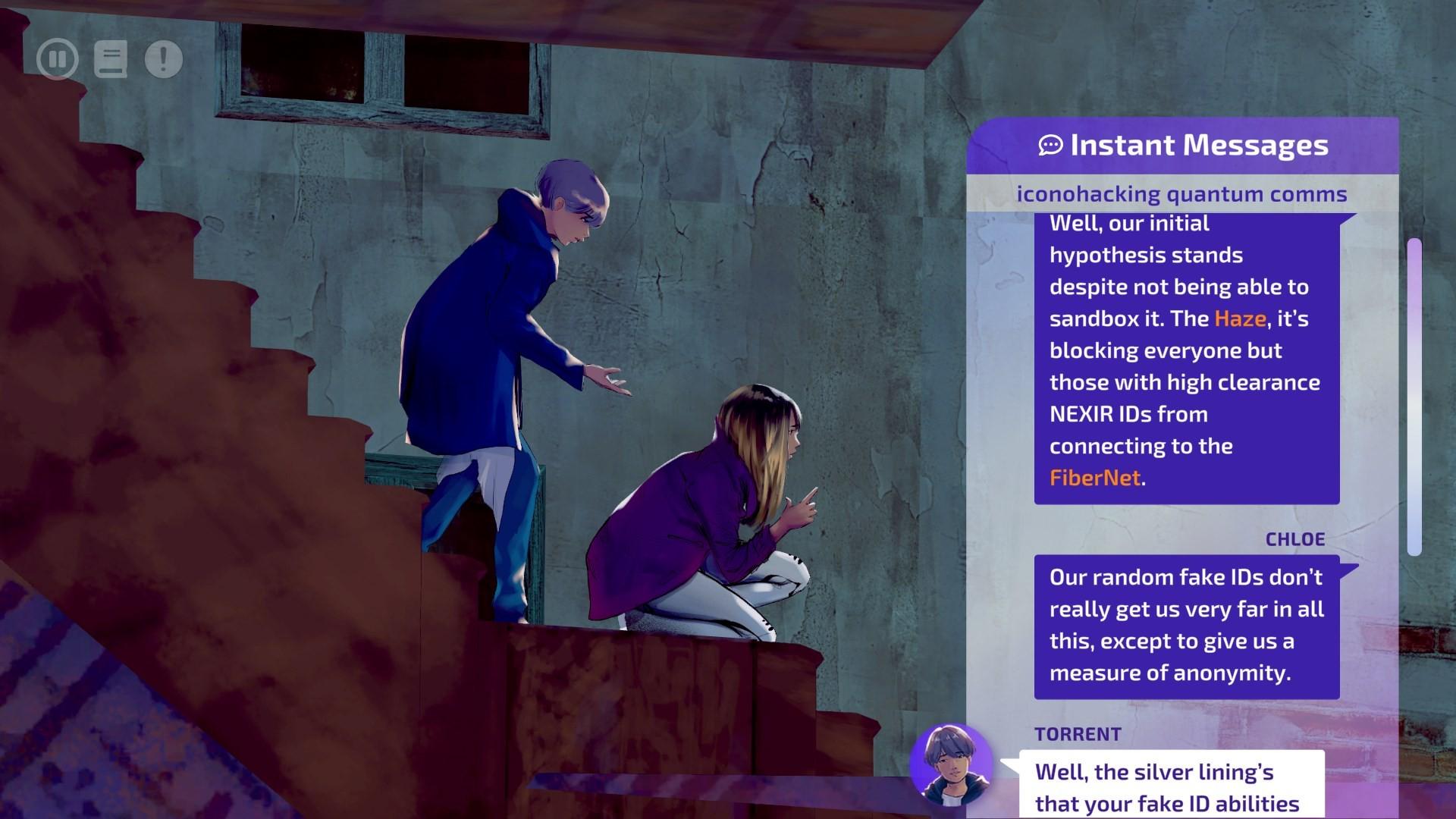The image size is (1456, 819).
Task: Select the iconohacking quantum comms conversation tab
Action: click(1181, 193)
